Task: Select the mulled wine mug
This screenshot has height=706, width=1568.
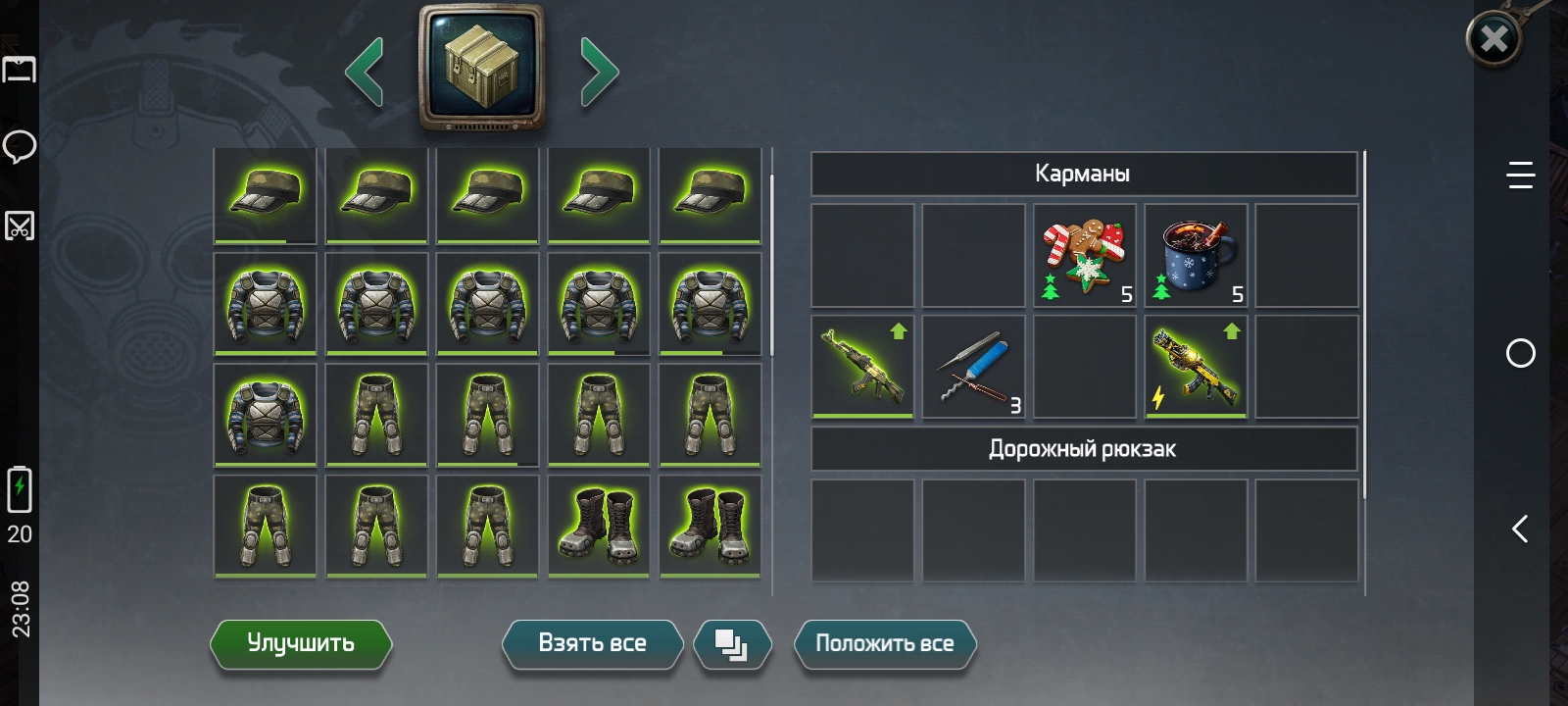Action: [1196, 255]
